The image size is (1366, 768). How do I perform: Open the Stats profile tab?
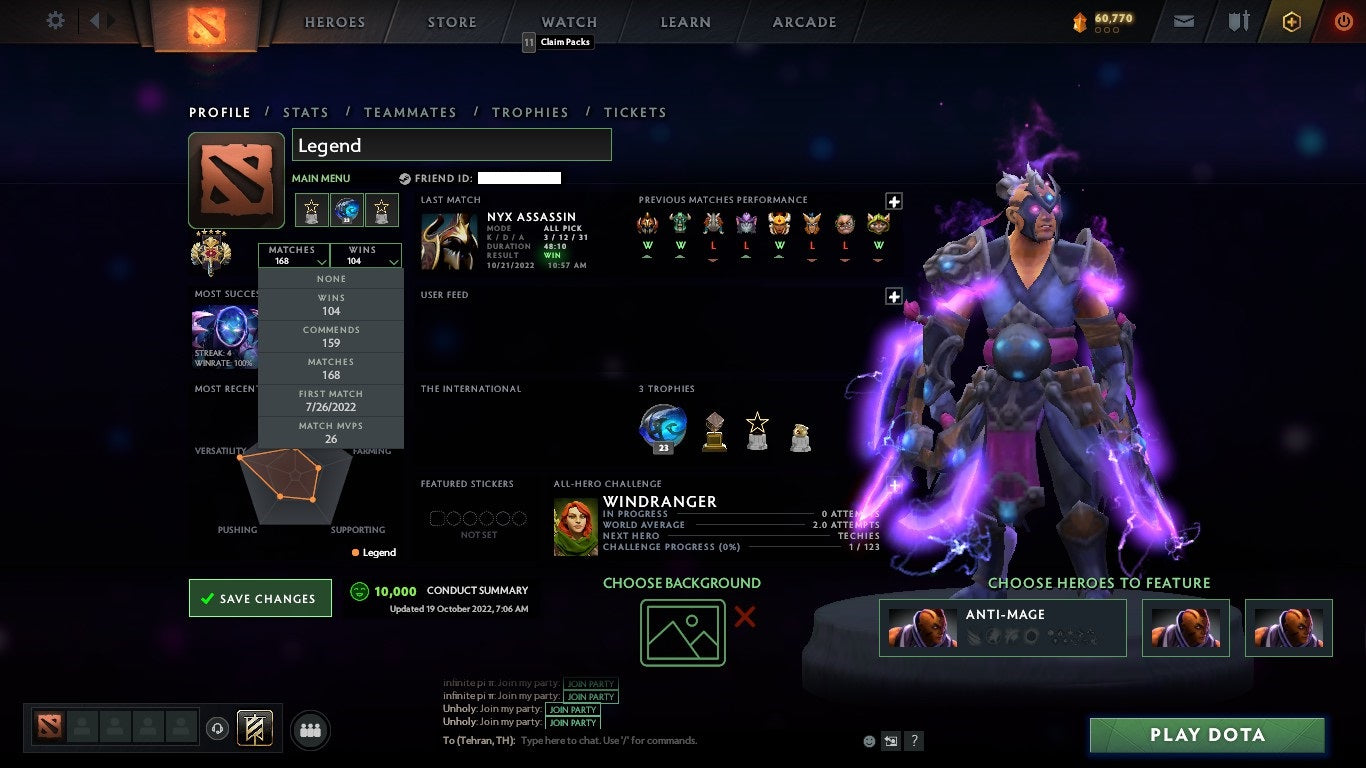pyautogui.click(x=306, y=112)
